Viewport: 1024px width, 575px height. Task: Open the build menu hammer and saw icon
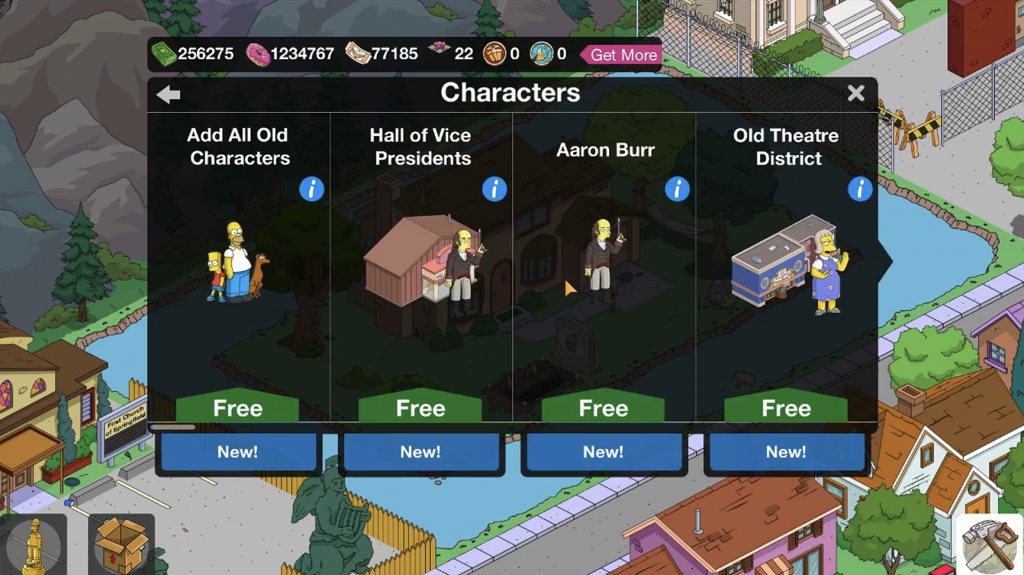point(988,545)
